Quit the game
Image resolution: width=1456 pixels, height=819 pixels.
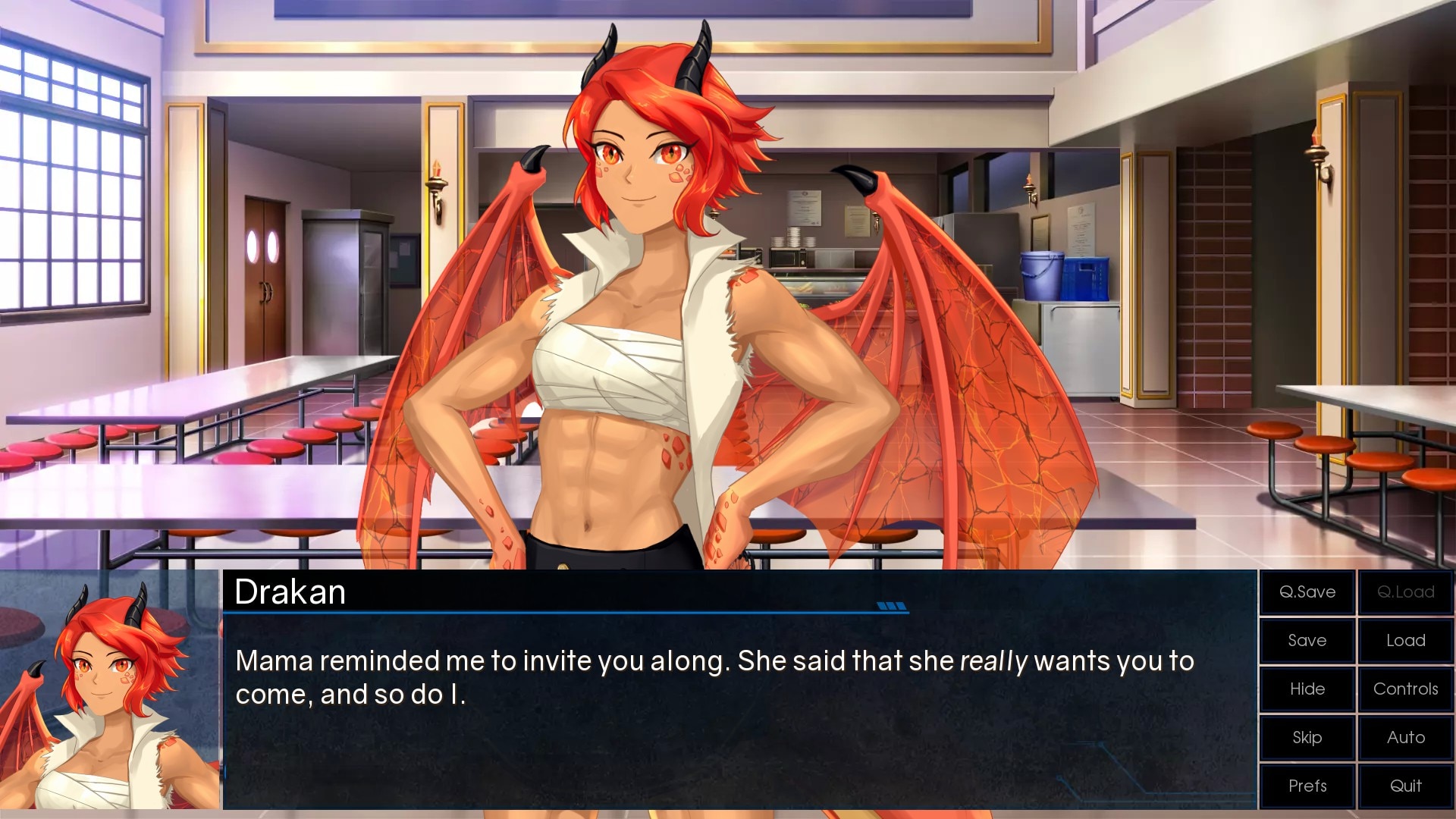tap(1405, 786)
